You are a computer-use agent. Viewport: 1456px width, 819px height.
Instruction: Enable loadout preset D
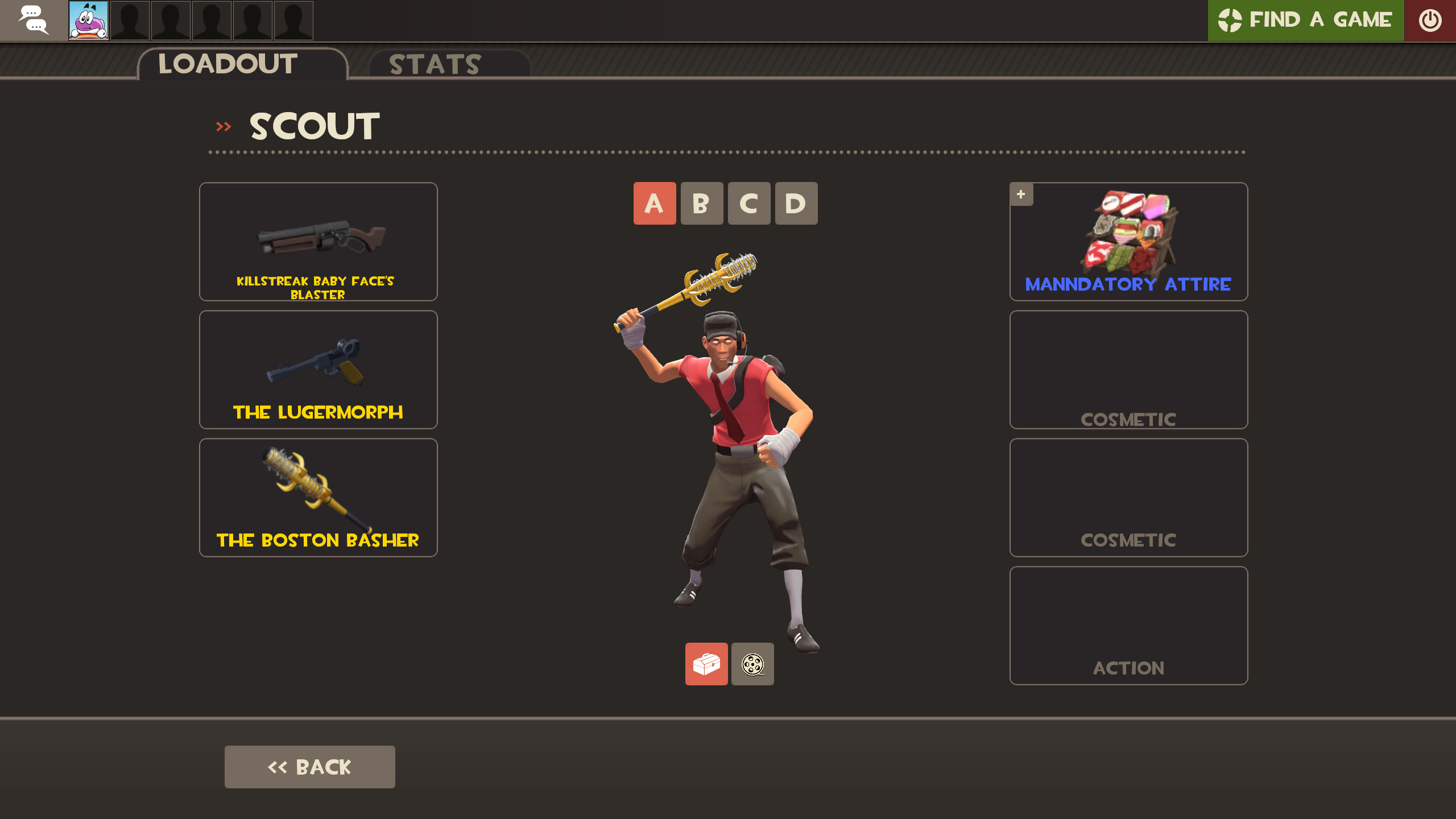(x=796, y=203)
